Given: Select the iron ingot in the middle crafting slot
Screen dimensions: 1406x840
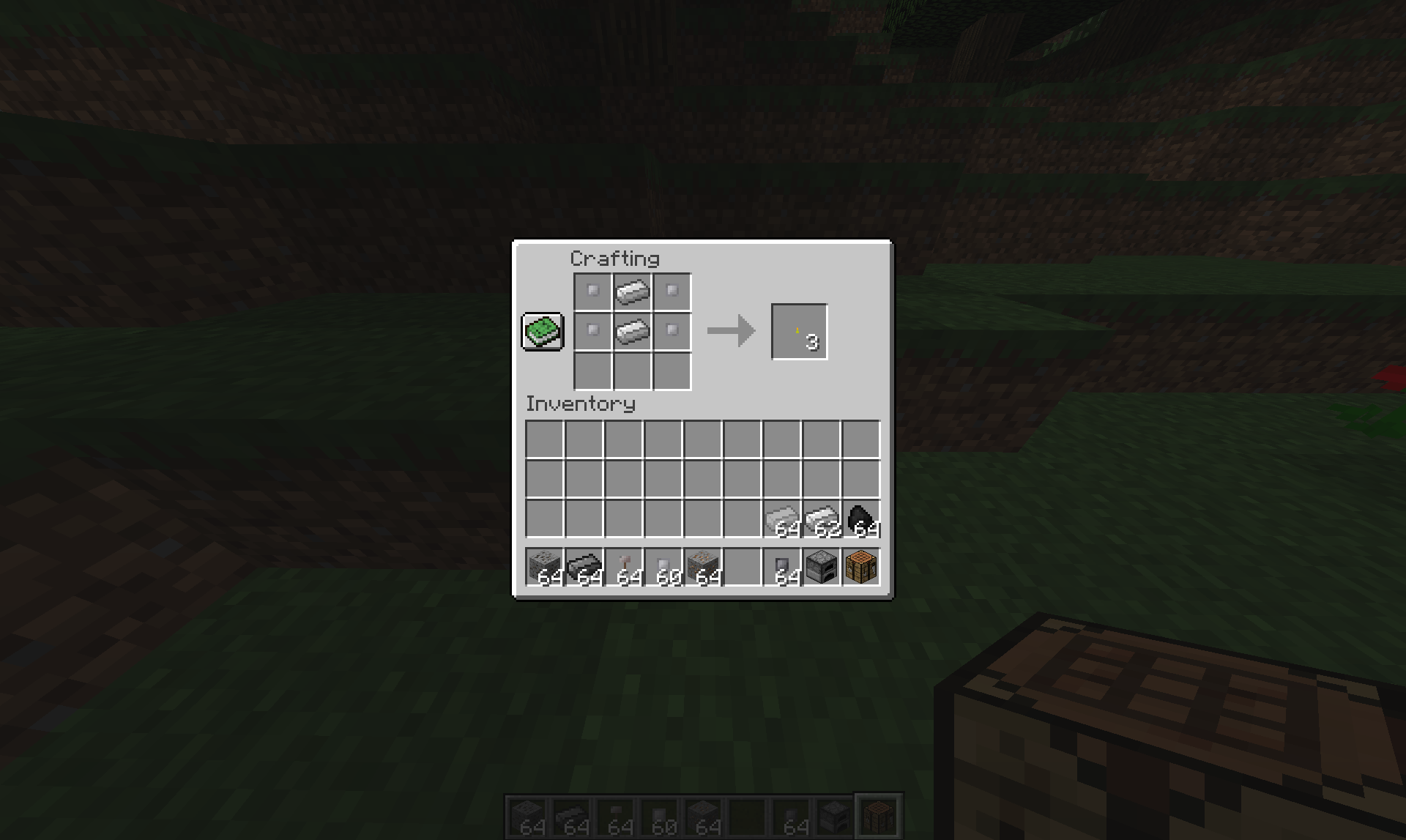Looking at the screenshot, I should 631,331.
